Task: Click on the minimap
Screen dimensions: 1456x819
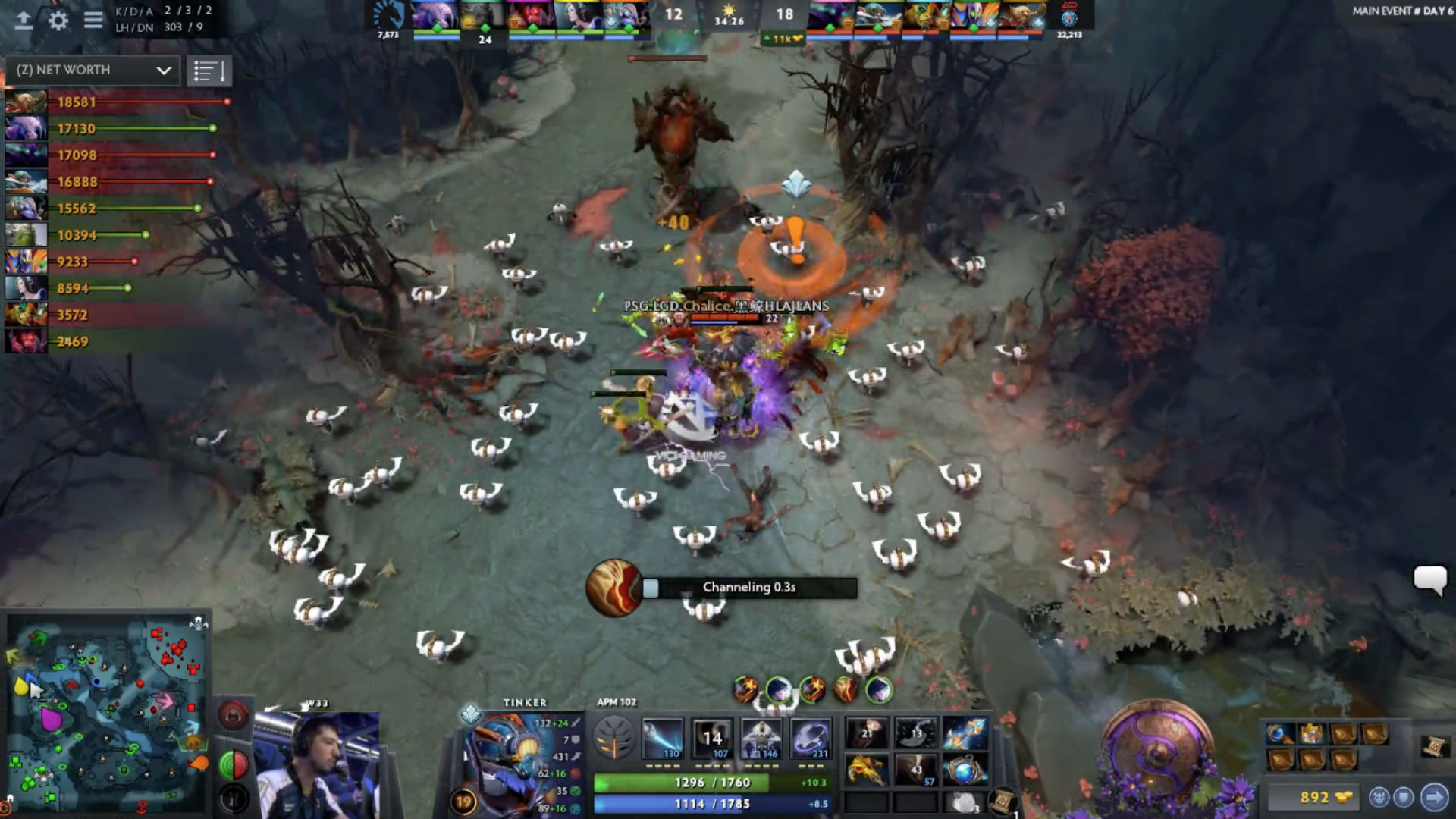Action: click(108, 713)
